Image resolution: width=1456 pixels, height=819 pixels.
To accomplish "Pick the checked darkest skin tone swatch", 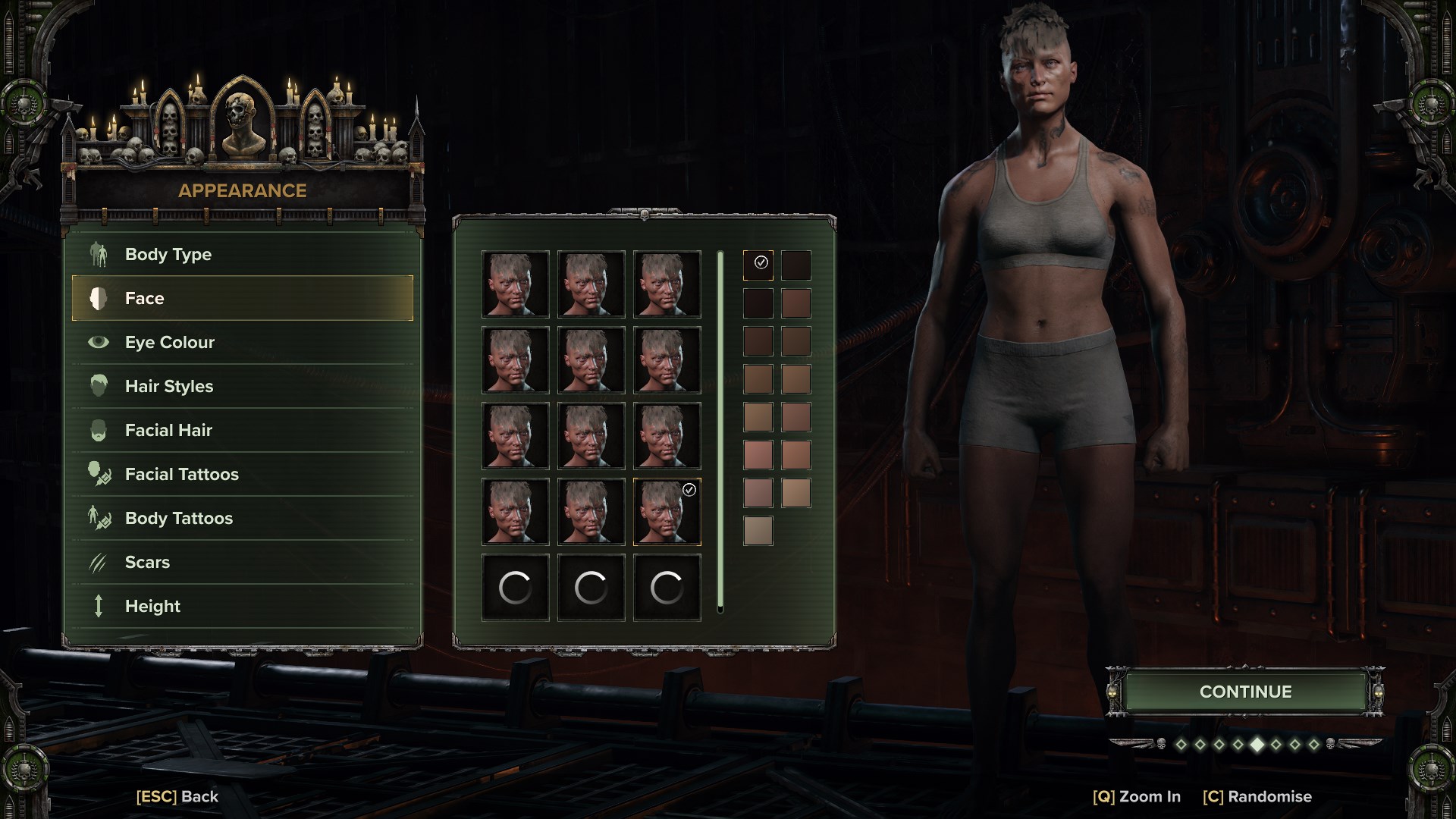I will click(758, 265).
